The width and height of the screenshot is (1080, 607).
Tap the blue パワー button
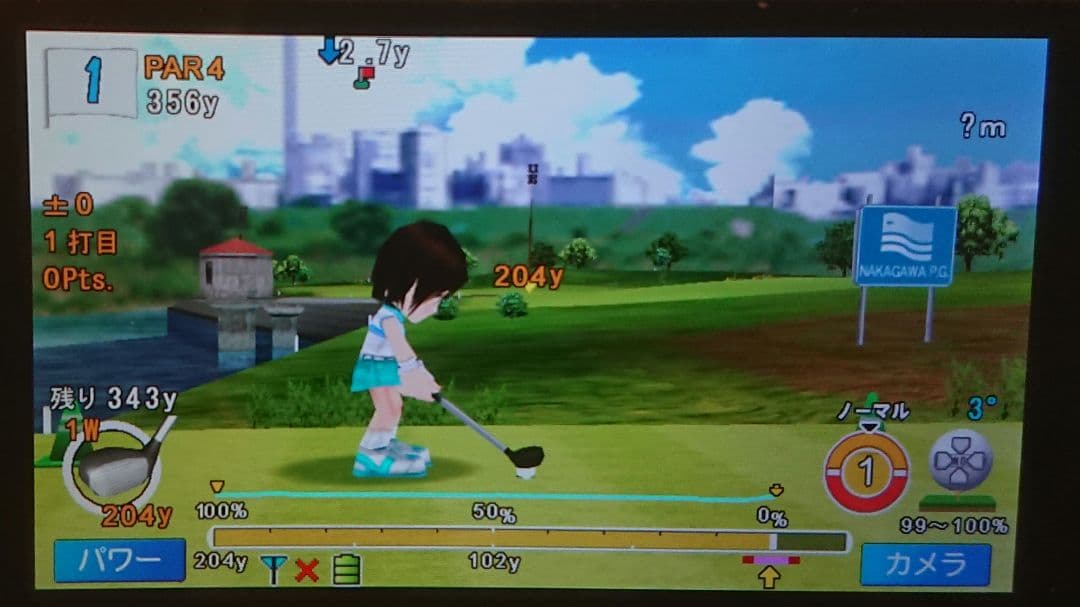click(119, 561)
